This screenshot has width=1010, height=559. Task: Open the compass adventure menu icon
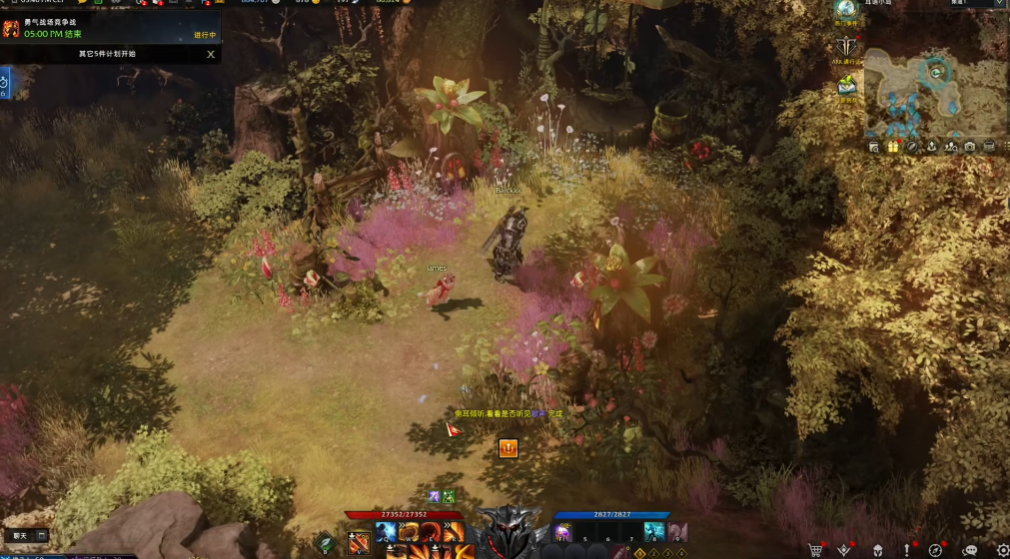pos(935,549)
